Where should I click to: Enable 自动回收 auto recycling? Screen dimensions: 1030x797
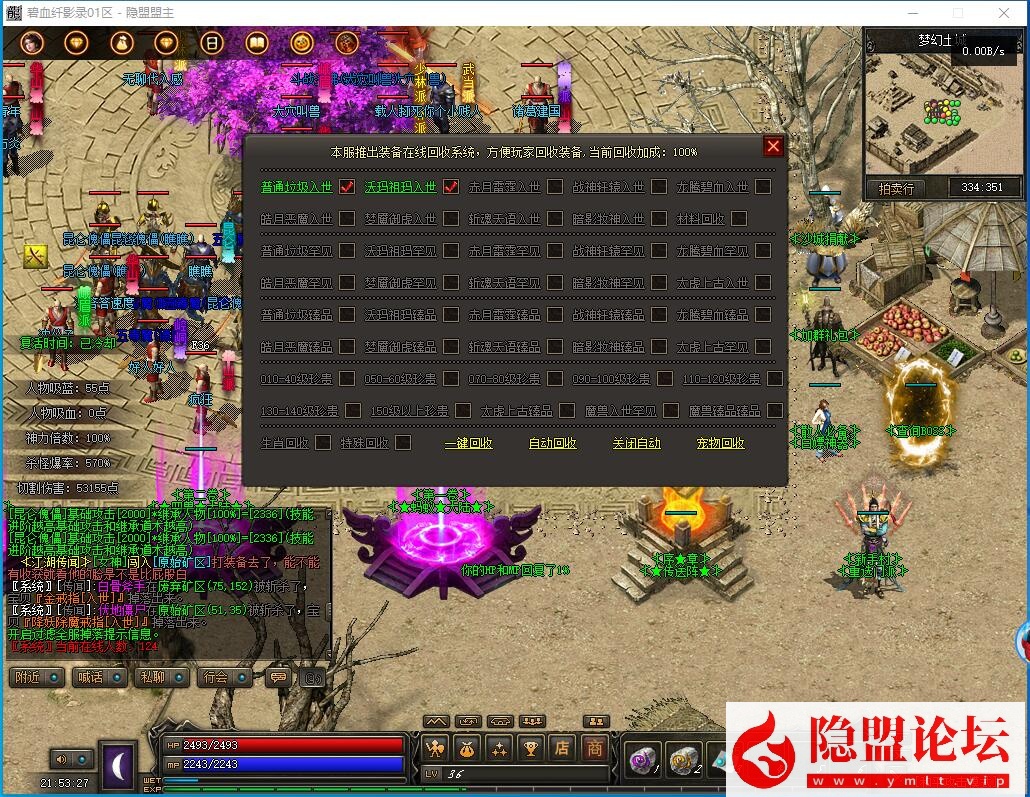[552, 443]
